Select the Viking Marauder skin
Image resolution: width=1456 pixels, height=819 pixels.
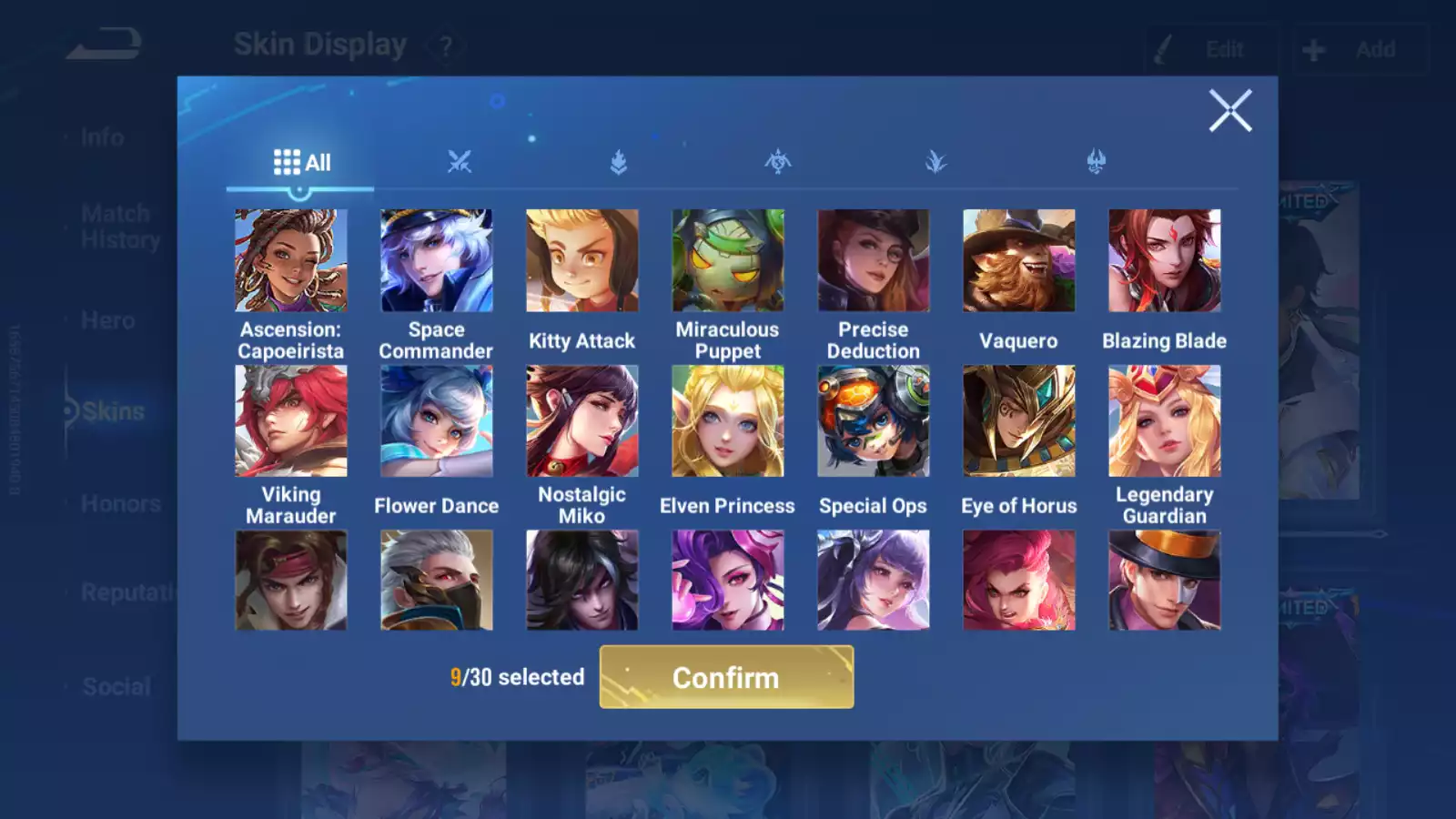[x=291, y=421]
